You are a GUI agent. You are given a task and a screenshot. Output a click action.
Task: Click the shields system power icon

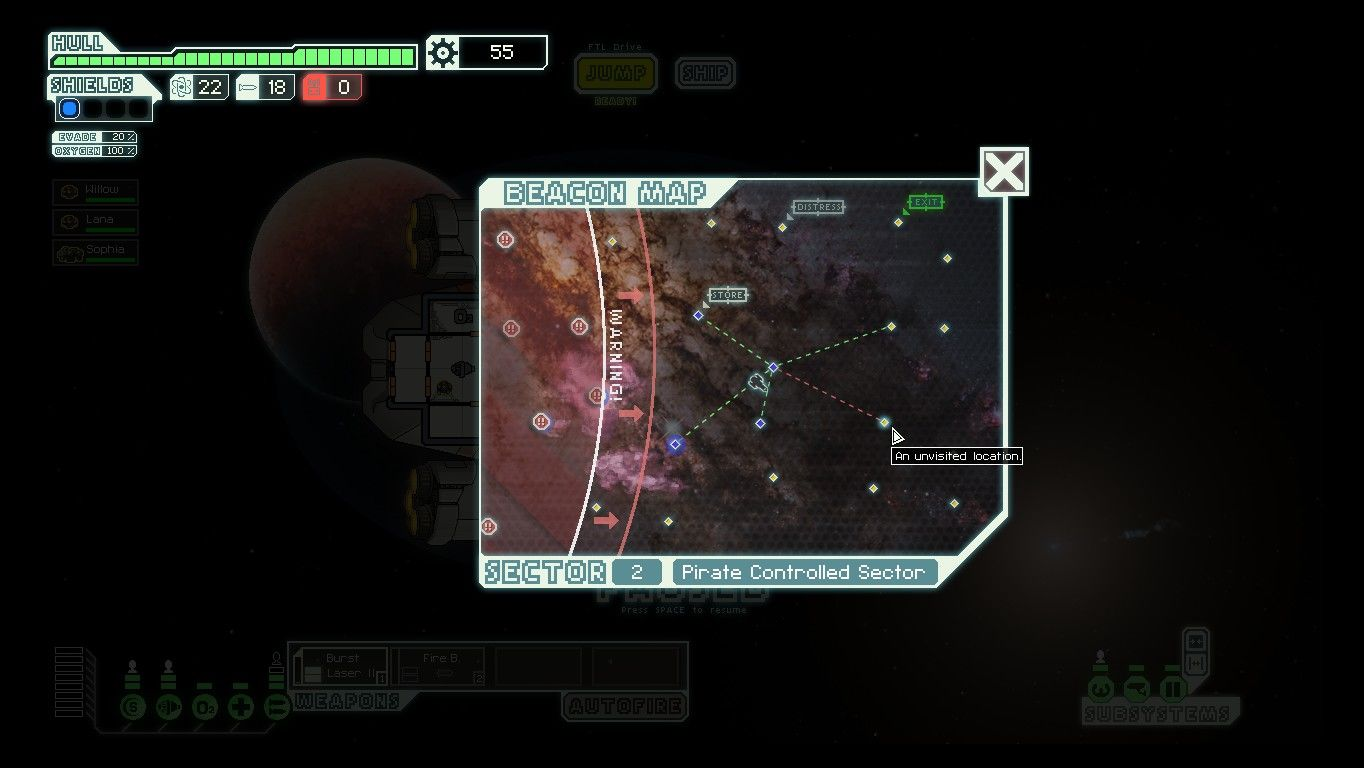pos(132,708)
